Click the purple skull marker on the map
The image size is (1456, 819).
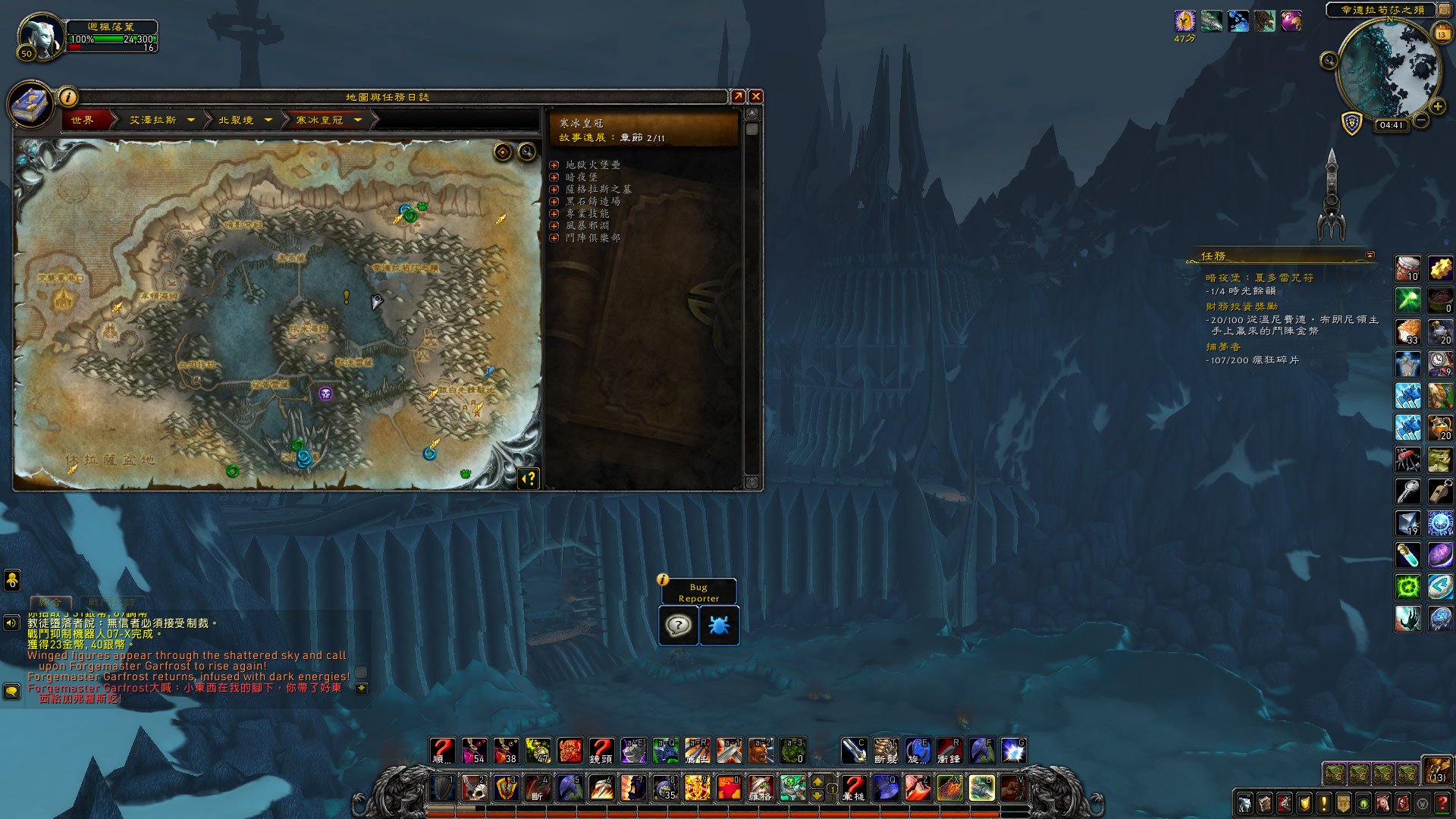point(325,393)
